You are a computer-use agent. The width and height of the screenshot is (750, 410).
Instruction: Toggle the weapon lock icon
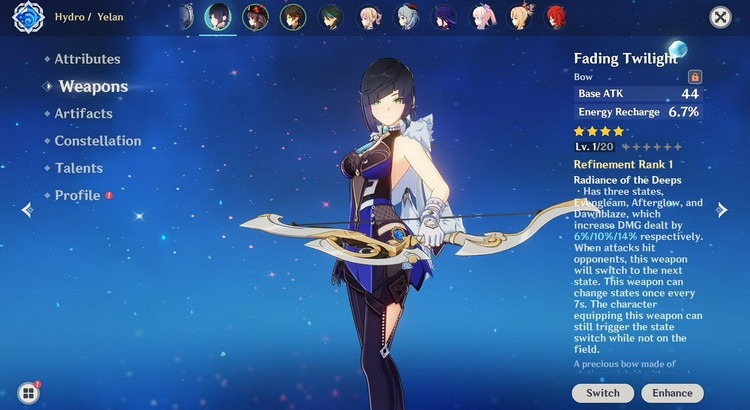(x=695, y=76)
